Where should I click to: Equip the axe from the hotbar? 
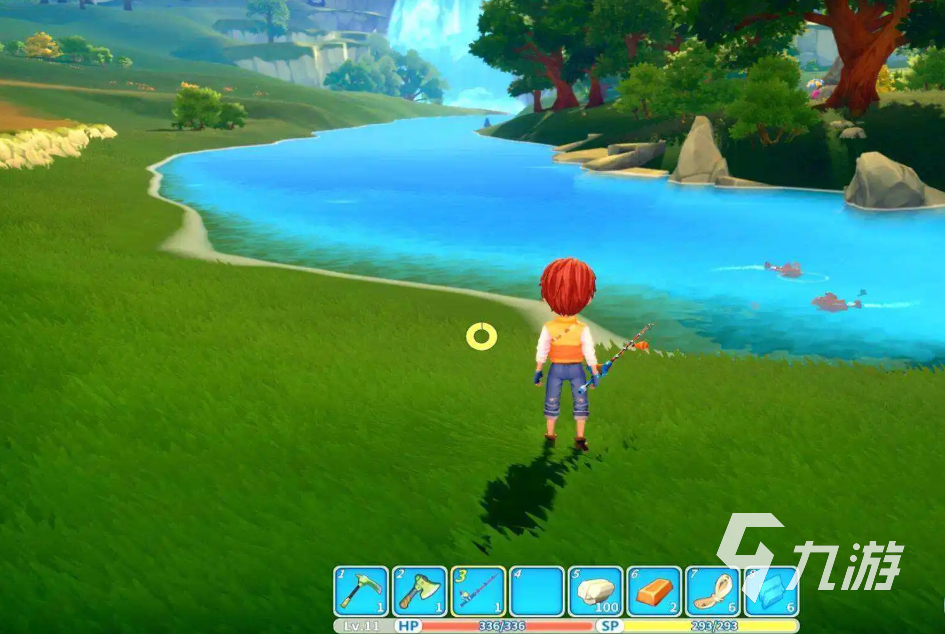coord(419,591)
